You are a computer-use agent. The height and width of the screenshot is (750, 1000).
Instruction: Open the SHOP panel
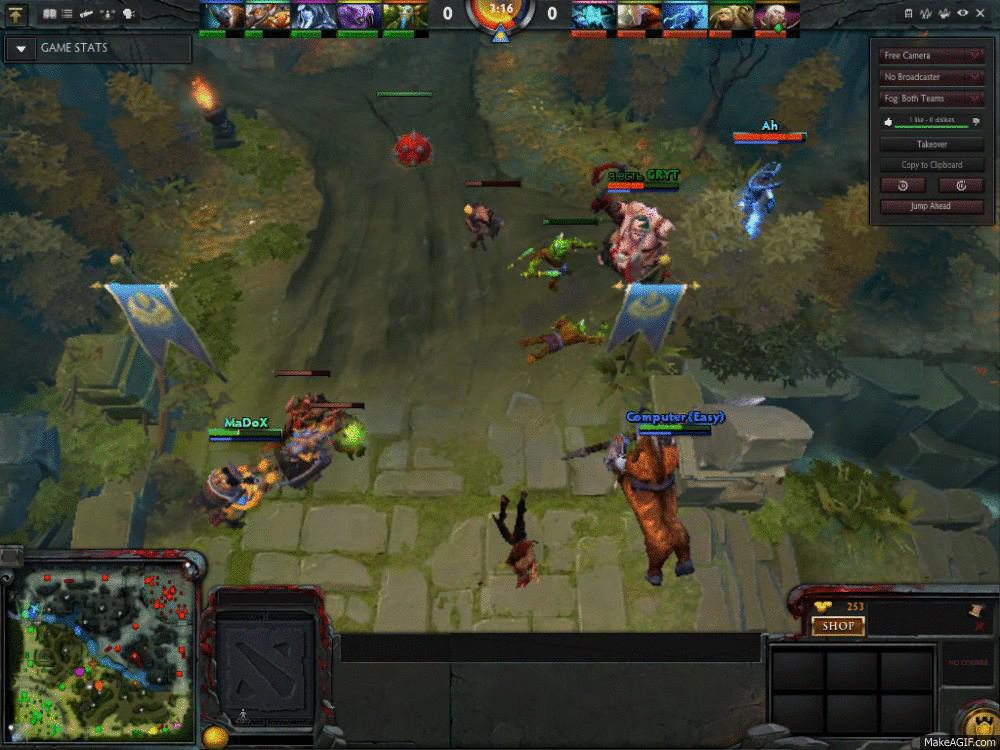point(838,626)
